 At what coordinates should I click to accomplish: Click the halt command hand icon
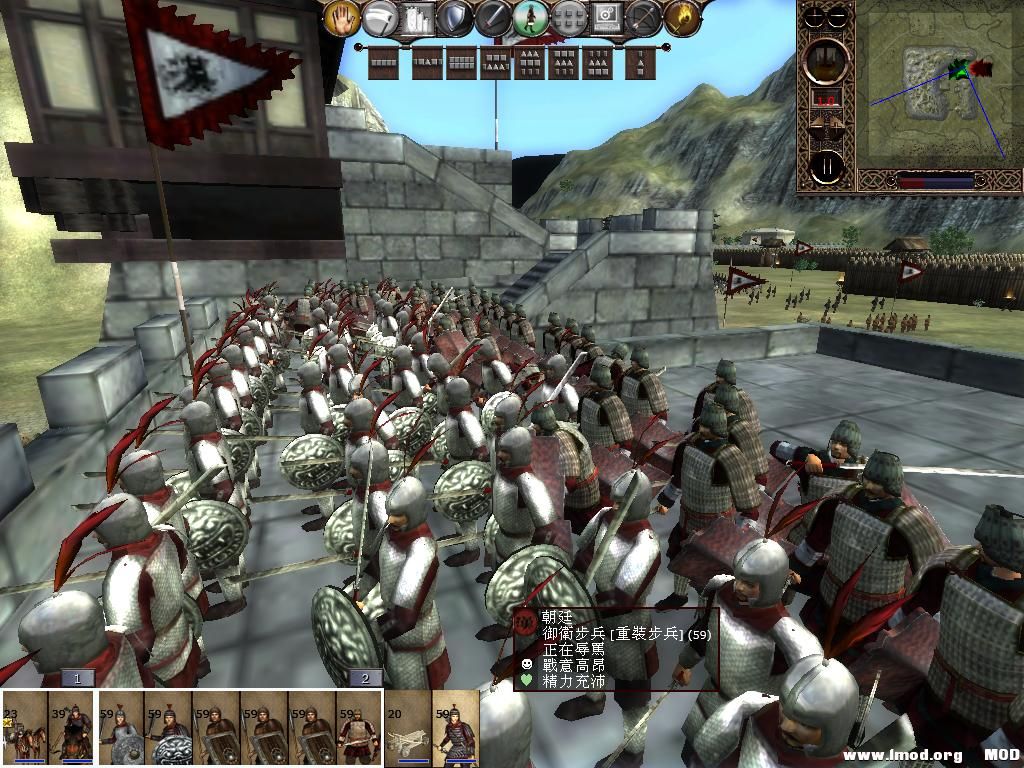pyautogui.click(x=341, y=17)
